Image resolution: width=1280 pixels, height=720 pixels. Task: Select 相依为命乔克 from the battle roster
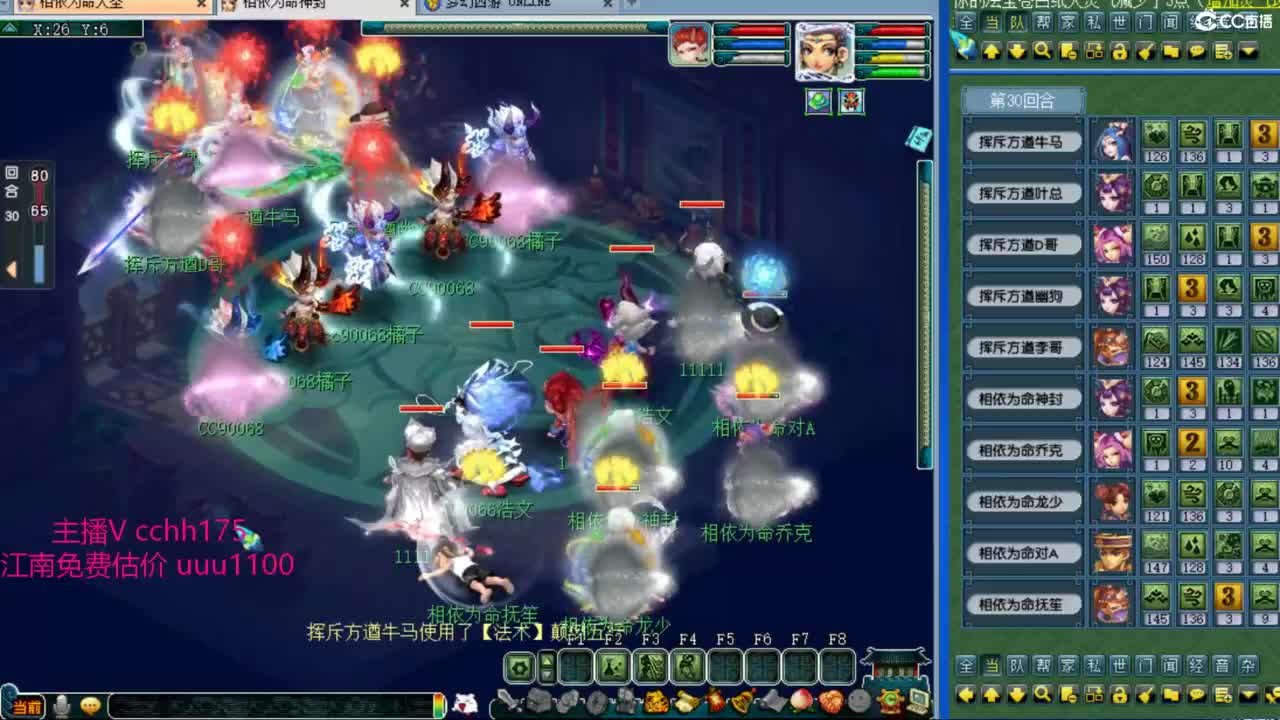coord(1022,450)
